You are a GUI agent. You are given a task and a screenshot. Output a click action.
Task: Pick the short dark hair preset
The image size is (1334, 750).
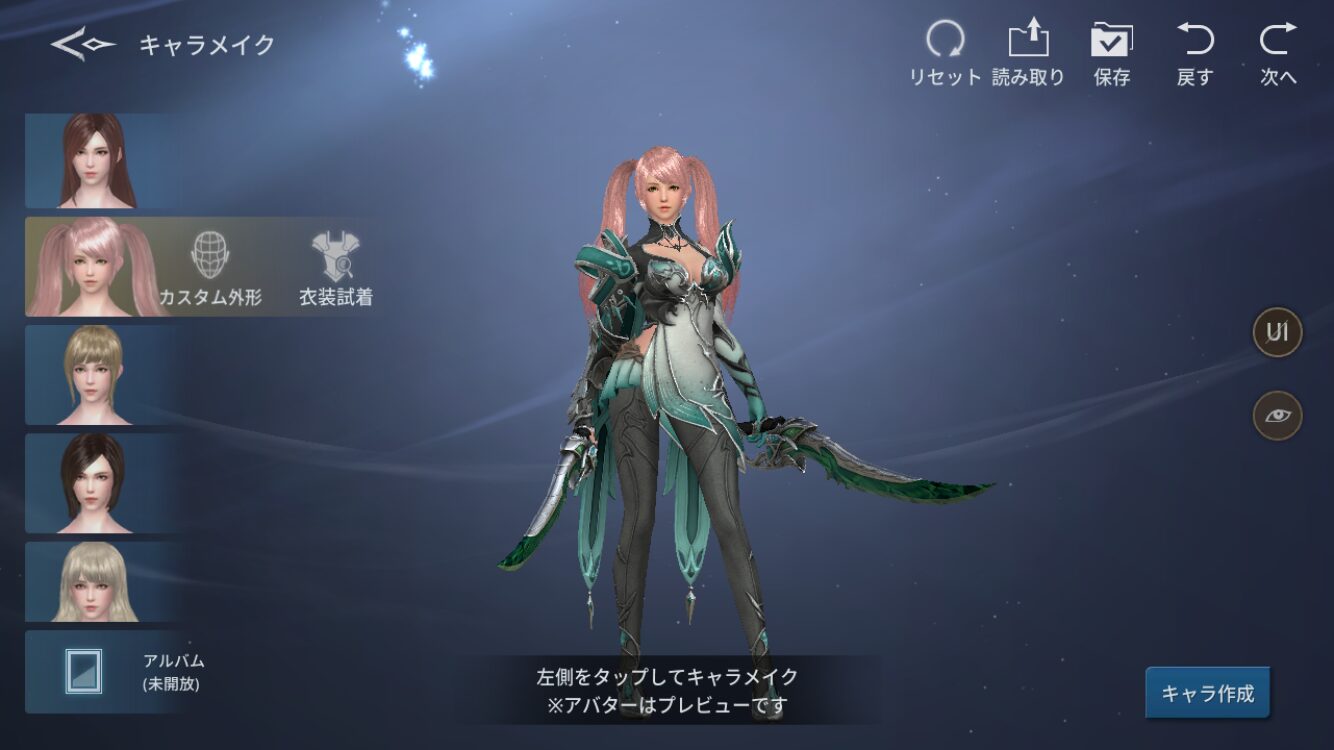[97, 483]
